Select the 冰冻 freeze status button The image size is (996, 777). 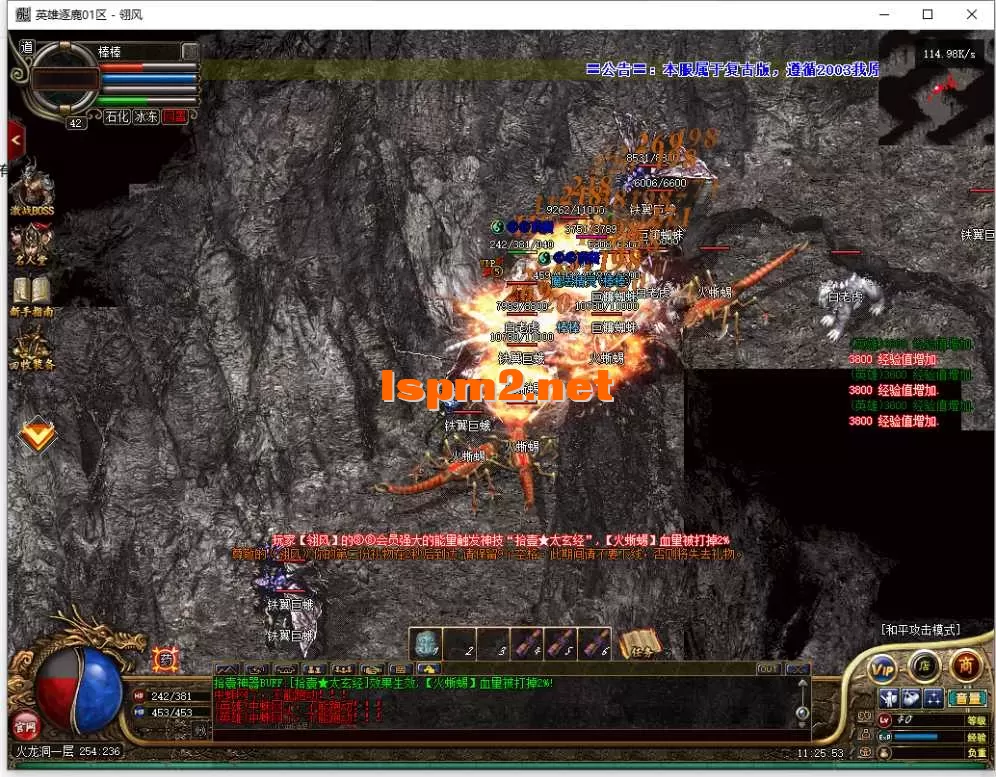[x=146, y=117]
